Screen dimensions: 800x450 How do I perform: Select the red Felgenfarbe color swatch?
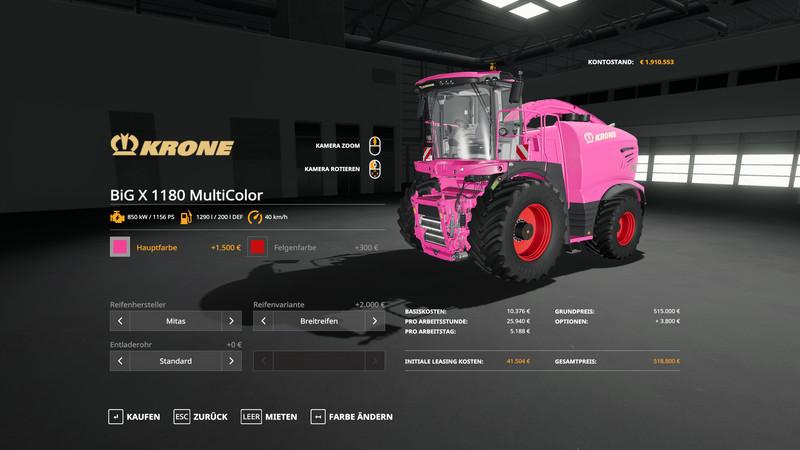click(258, 247)
